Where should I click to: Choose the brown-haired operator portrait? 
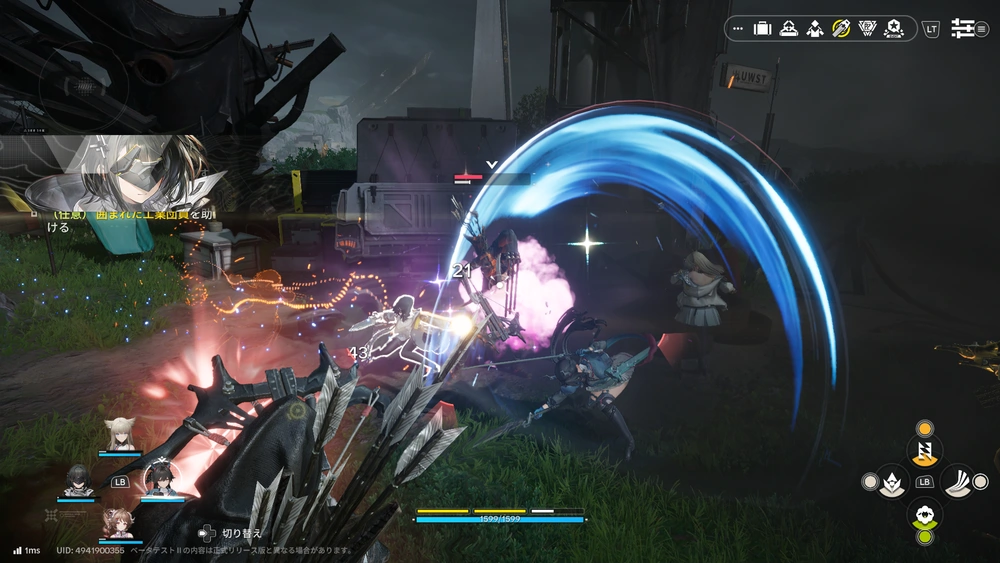coord(120,523)
